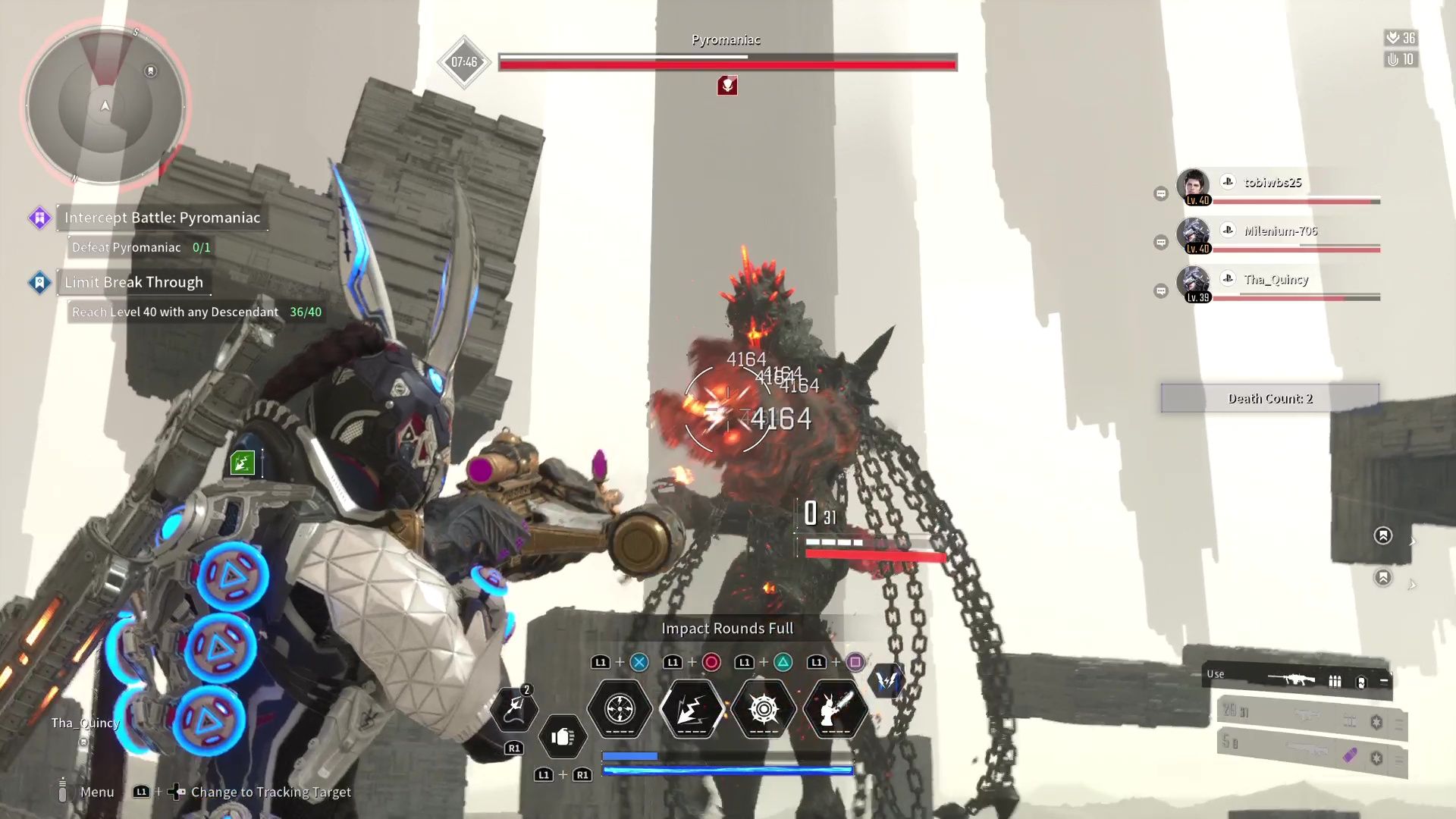Viewport: 1456px width, 819px height.
Task: Collapse the Intercept Battle: Pyromaniac quest entry
Action: (x=161, y=218)
